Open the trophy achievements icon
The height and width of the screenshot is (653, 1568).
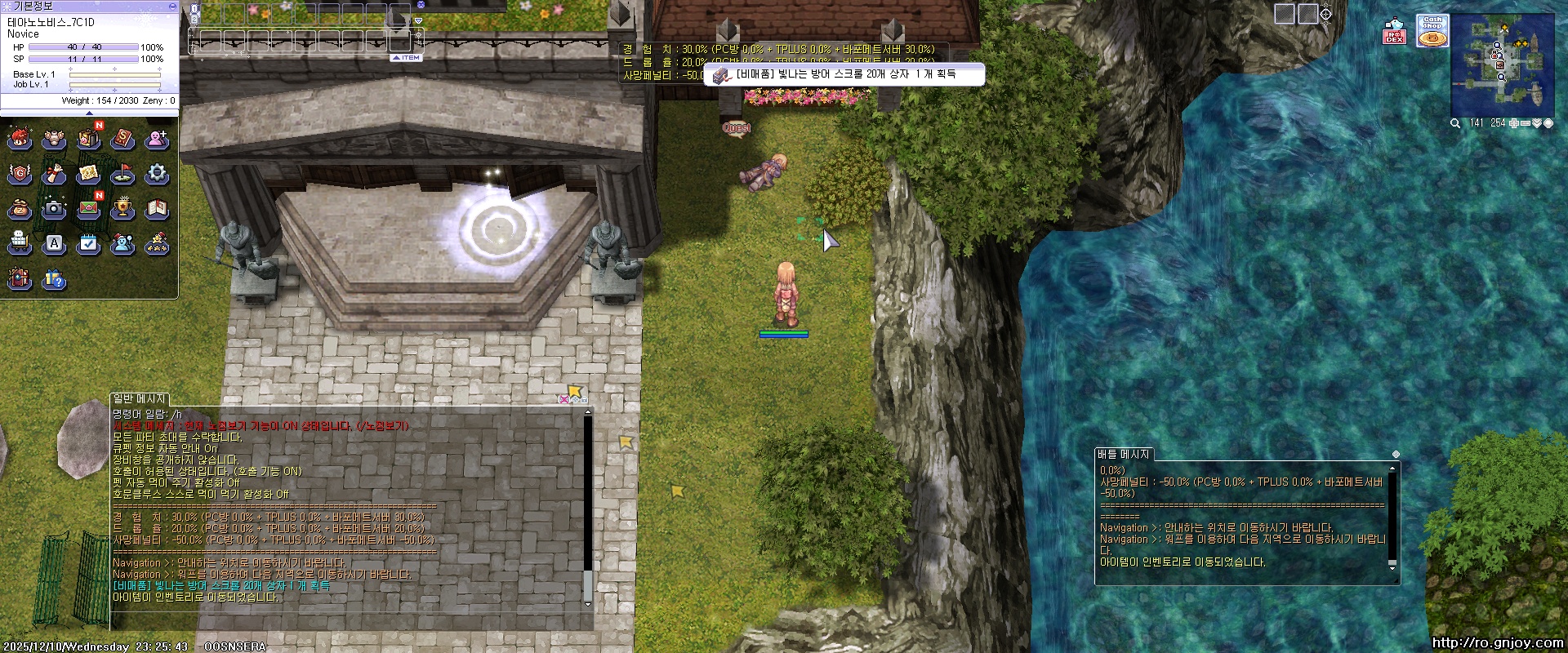(x=122, y=209)
